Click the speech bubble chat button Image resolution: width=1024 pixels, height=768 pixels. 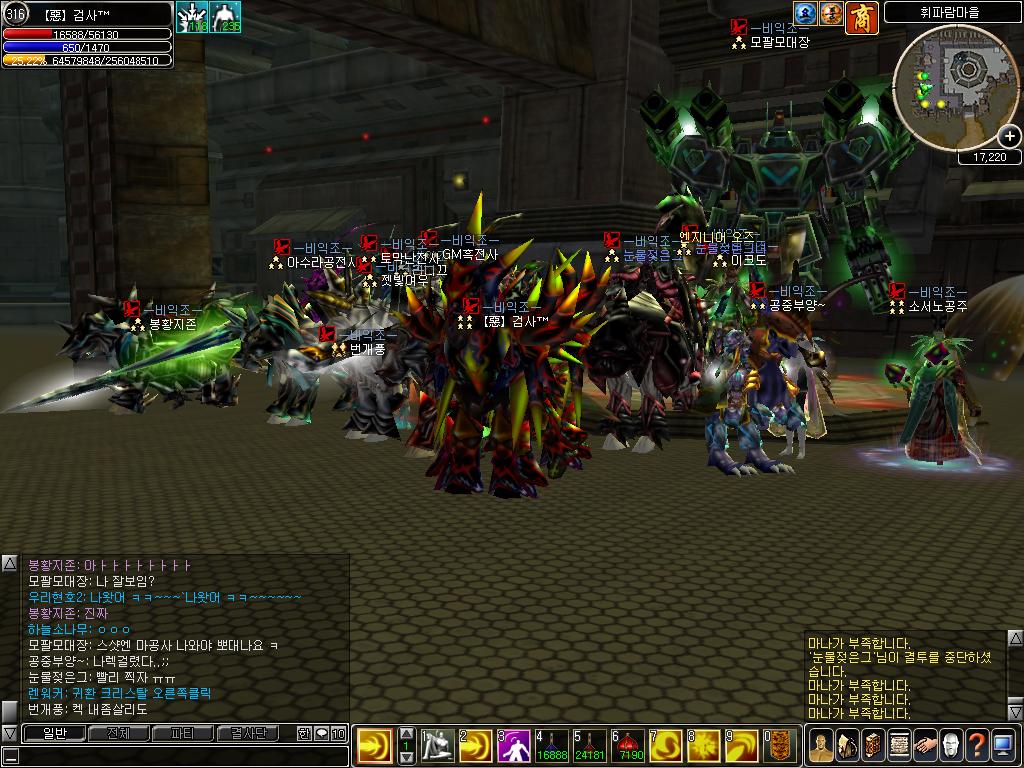point(321,733)
